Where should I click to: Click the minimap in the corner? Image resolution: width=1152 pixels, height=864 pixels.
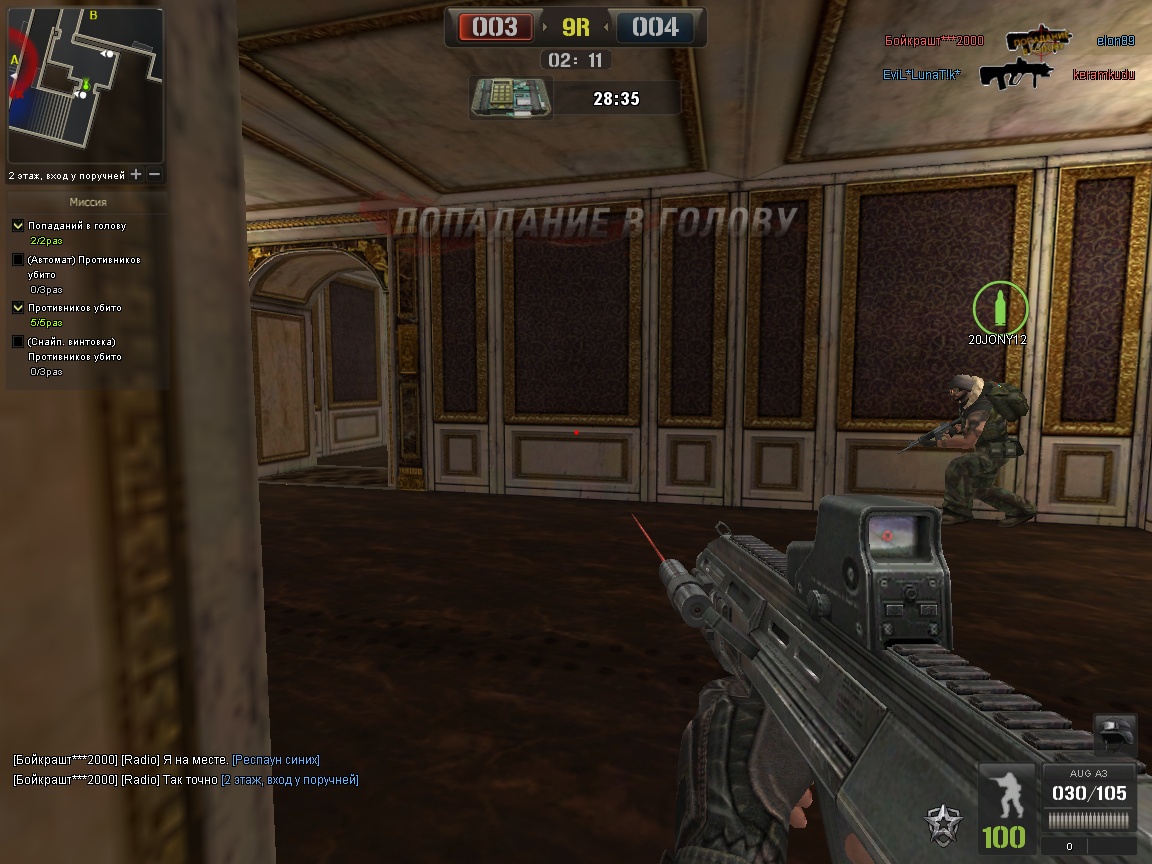[x=85, y=86]
